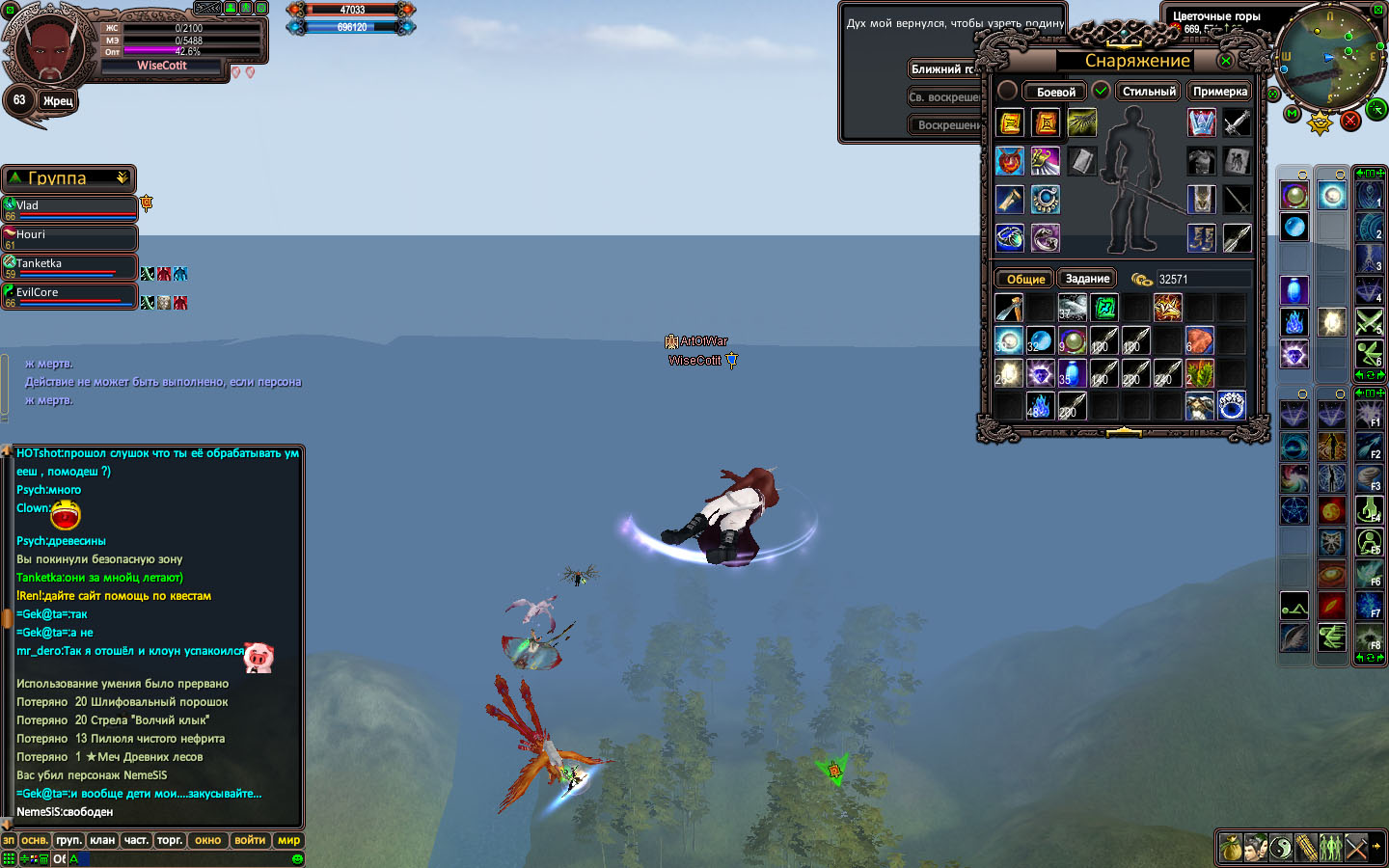
Task: Select the Задание quest items tab
Action: click(1087, 279)
